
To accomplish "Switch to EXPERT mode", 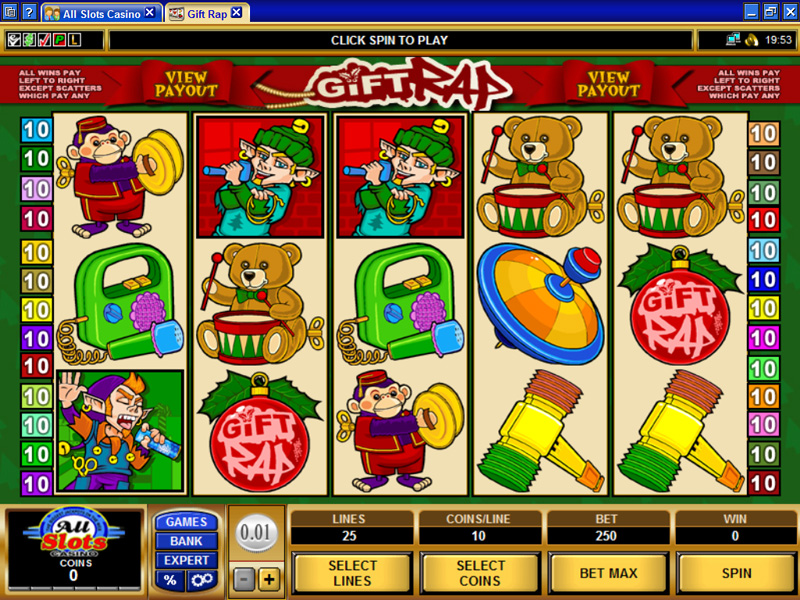I will (186, 560).
